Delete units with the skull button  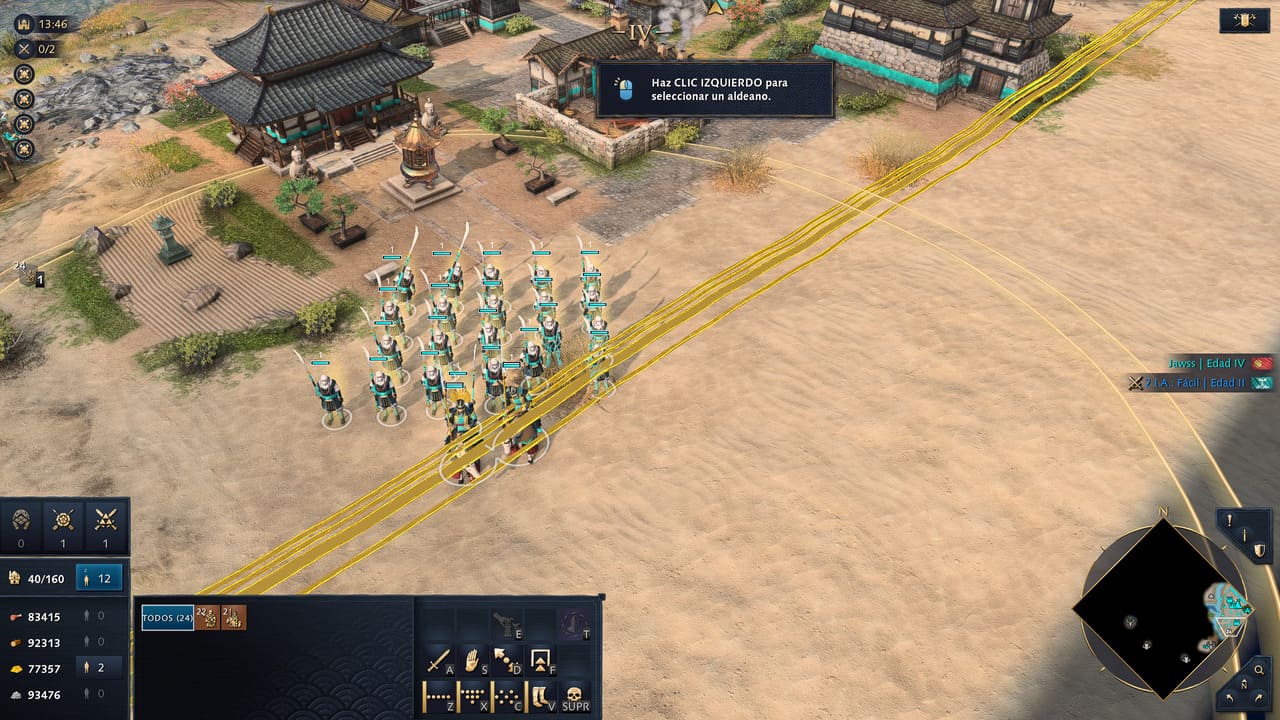coord(575,696)
